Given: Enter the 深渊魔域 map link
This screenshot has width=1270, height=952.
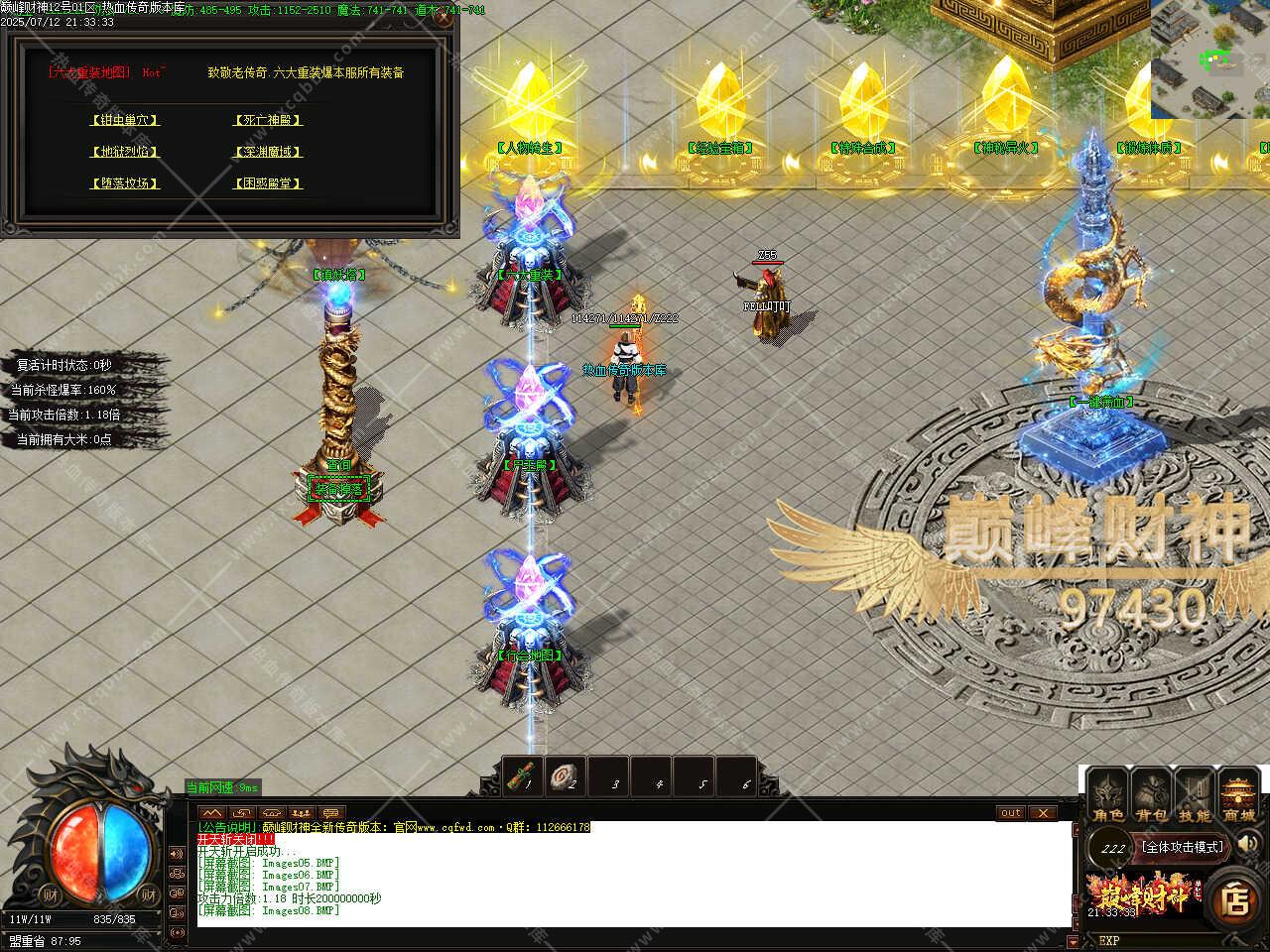Looking at the screenshot, I should (x=268, y=152).
